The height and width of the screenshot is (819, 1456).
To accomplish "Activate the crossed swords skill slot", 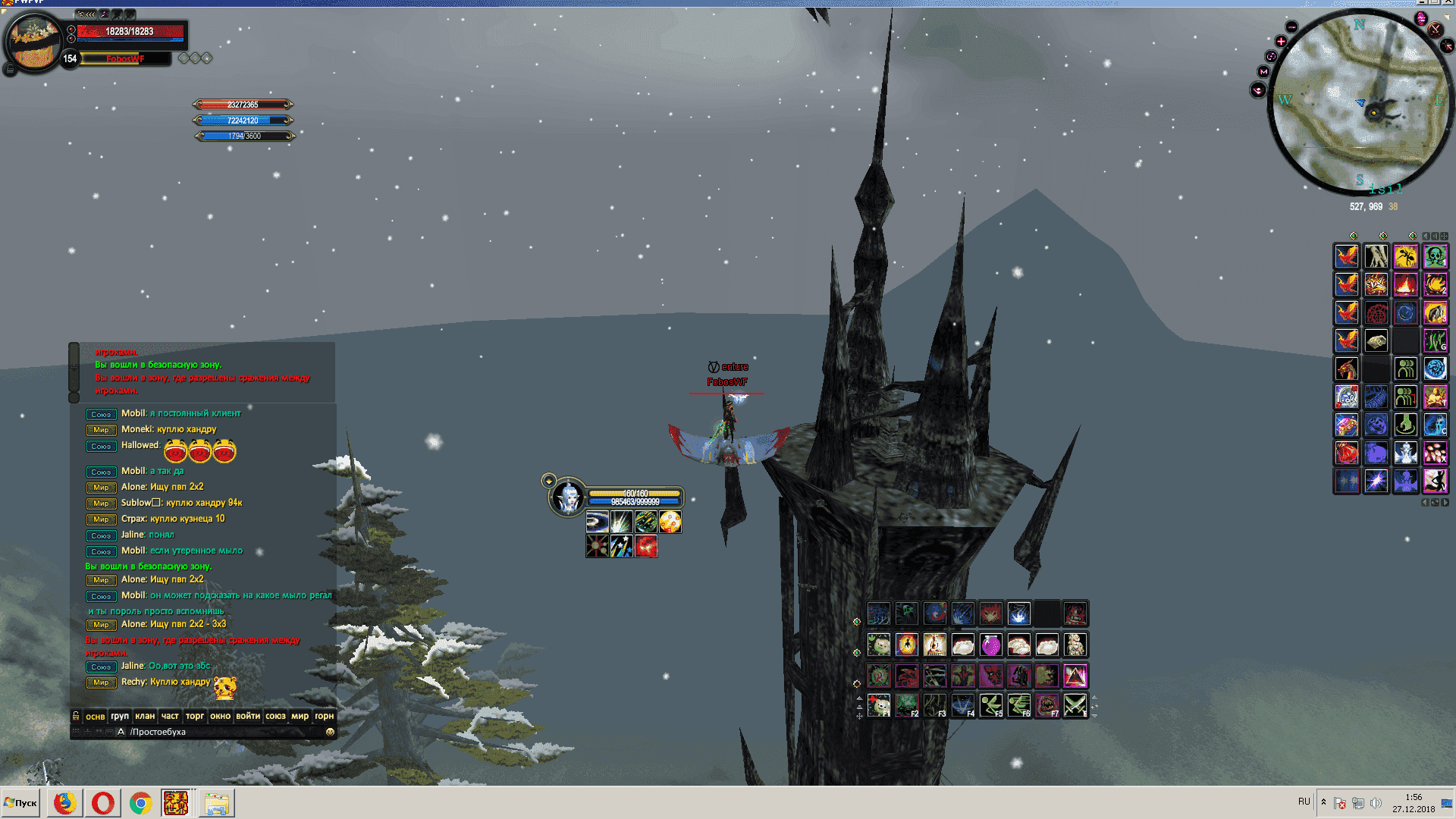I will click(x=1075, y=705).
